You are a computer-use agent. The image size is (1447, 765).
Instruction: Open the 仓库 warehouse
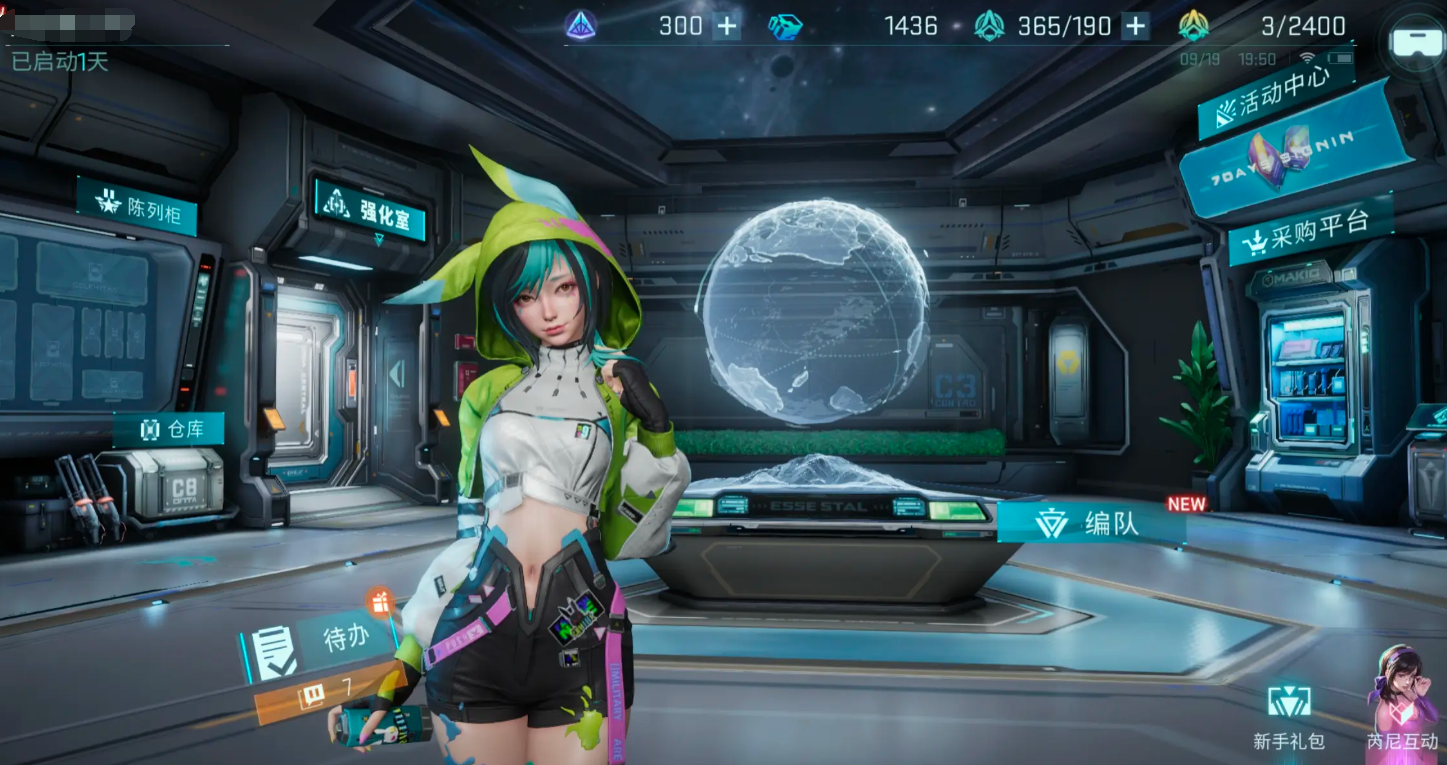coord(170,429)
